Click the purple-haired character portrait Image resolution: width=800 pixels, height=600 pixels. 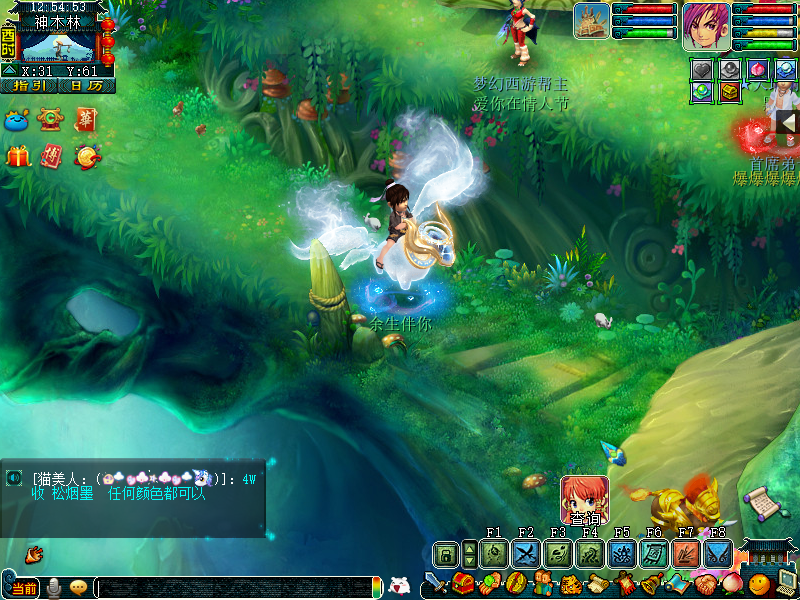click(x=706, y=26)
